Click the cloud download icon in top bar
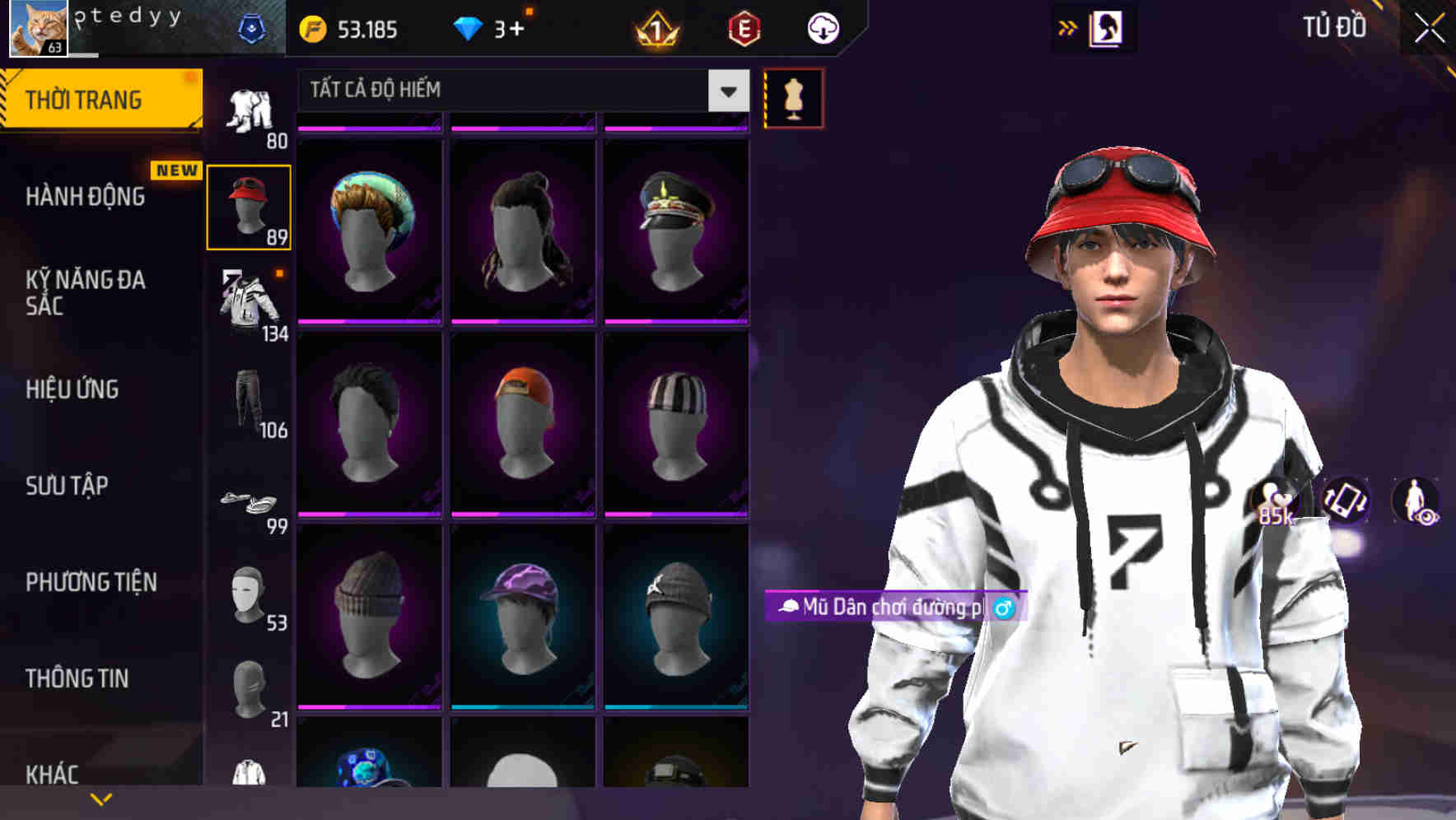Viewport: 1456px width, 820px height. pyautogui.click(x=822, y=27)
